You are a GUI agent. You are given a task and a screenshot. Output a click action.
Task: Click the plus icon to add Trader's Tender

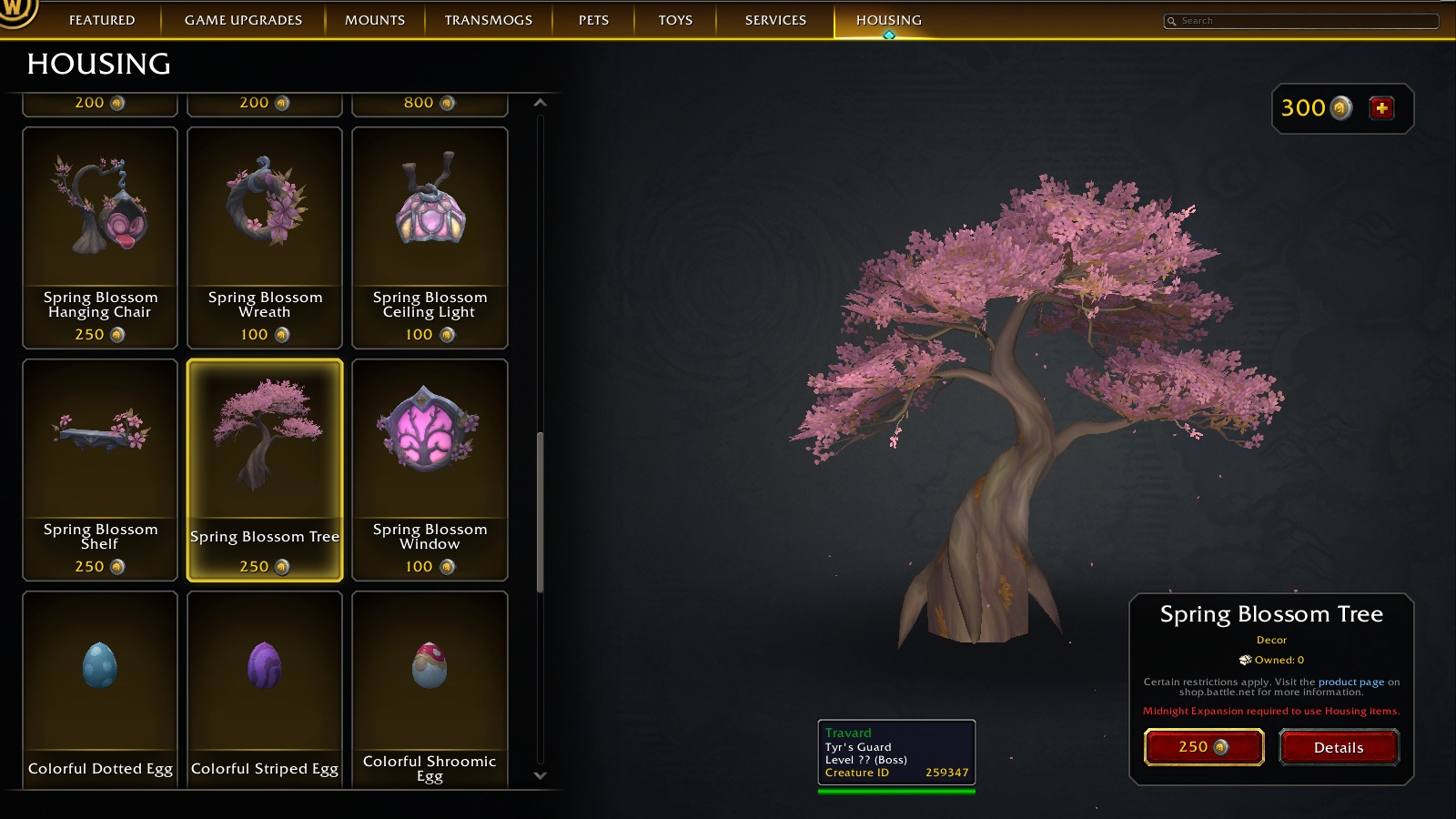point(1381,107)
